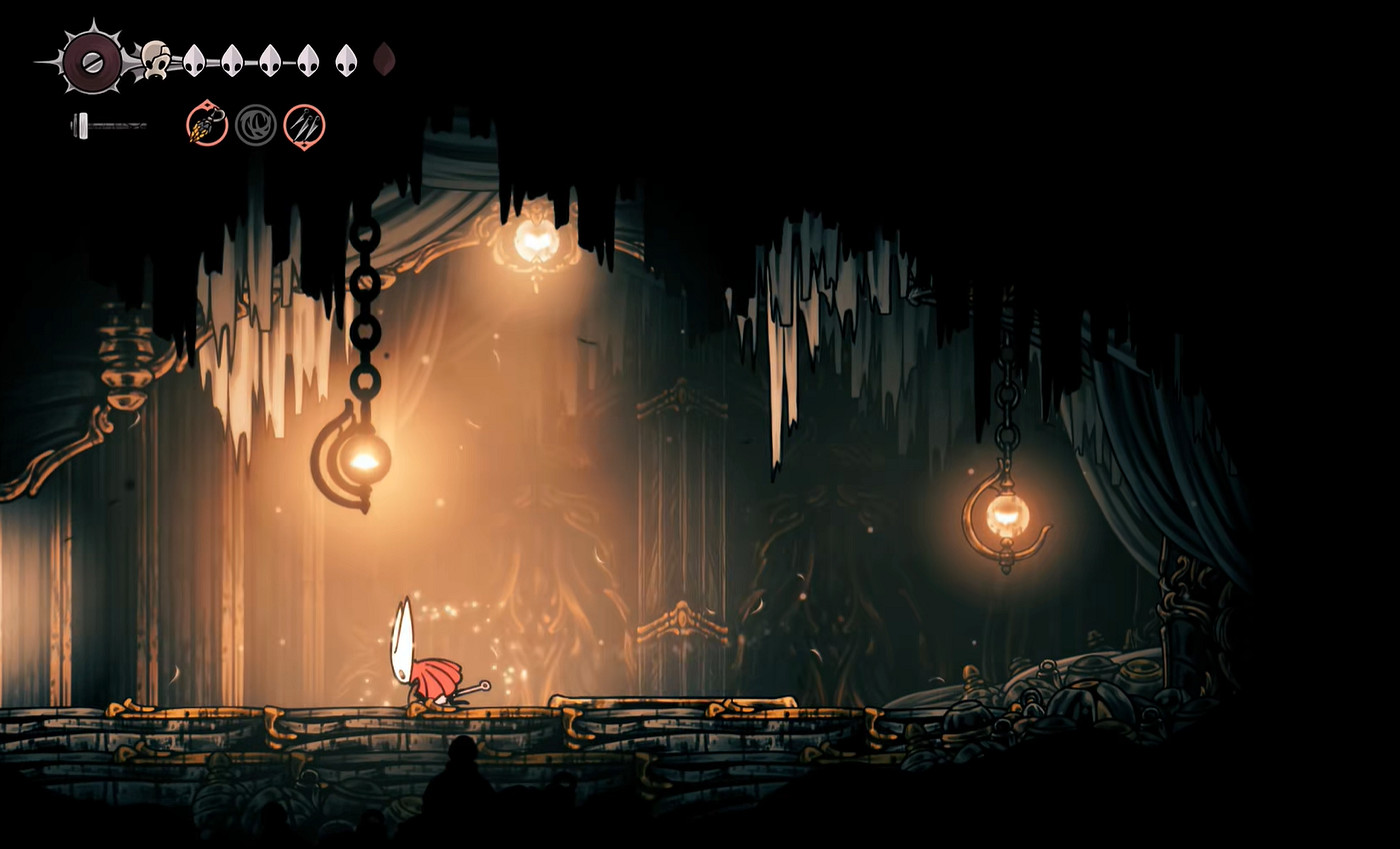The image size is (1400, 849).
Task: Select the hooked bomb tool icon
Action: pos(207,125)
